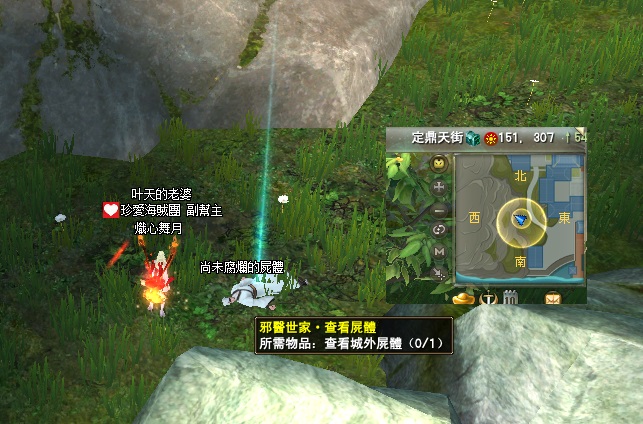Zoom out the minimap with the minus button
This screenshot has width=643, height=424.
[x=440, y=209]
